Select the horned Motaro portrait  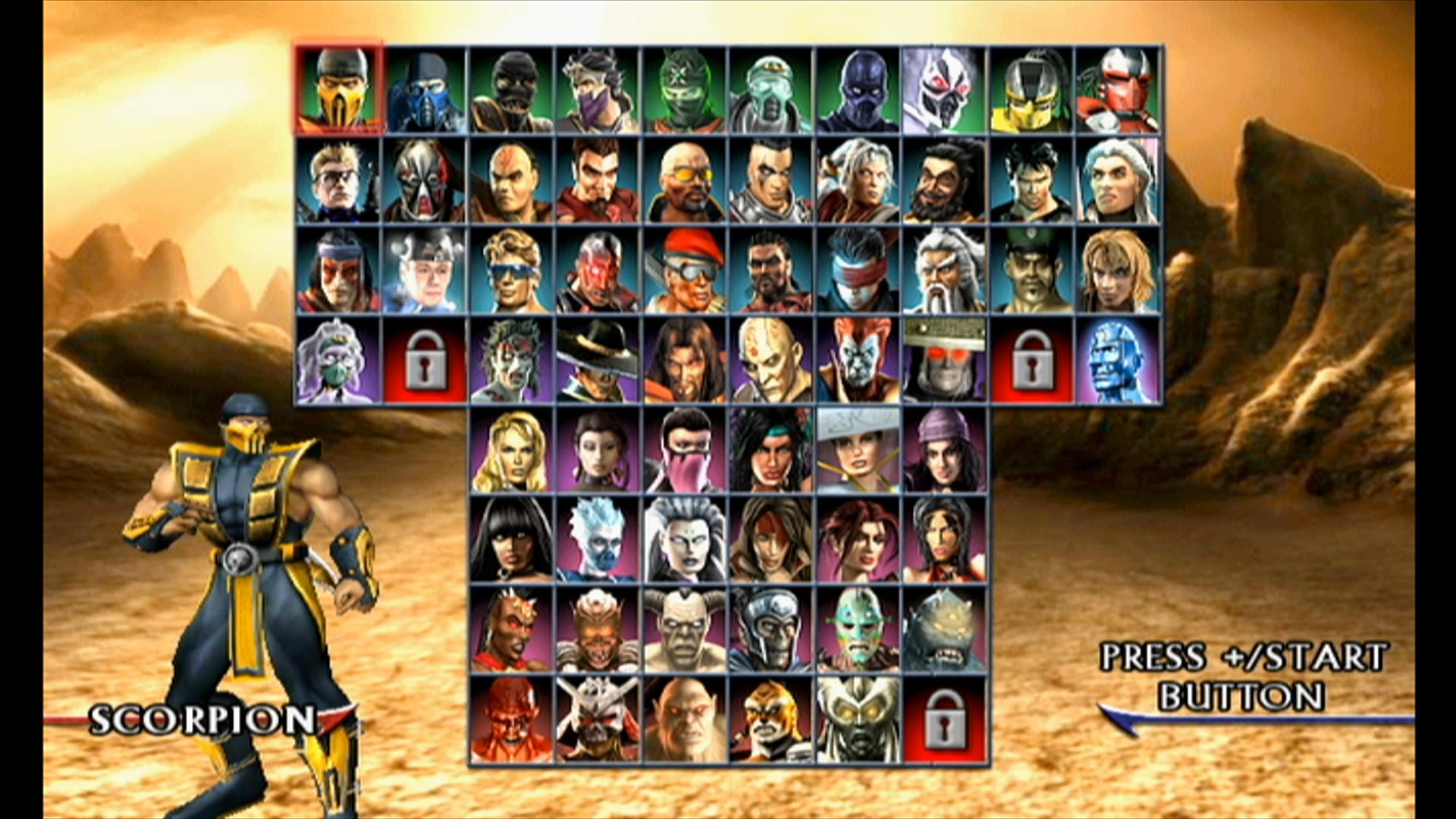684,629
